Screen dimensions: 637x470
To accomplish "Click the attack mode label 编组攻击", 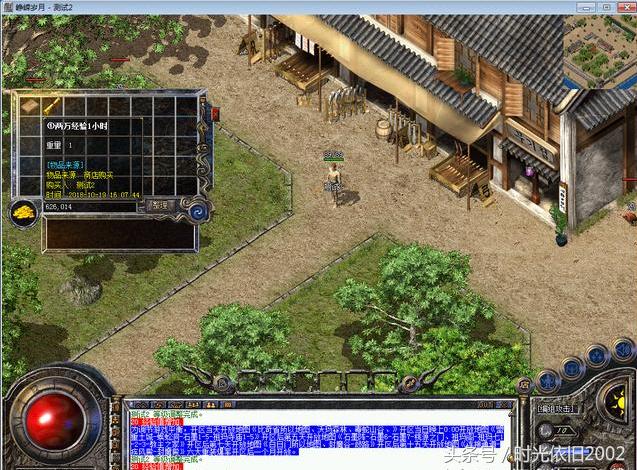I will (554, 408).
